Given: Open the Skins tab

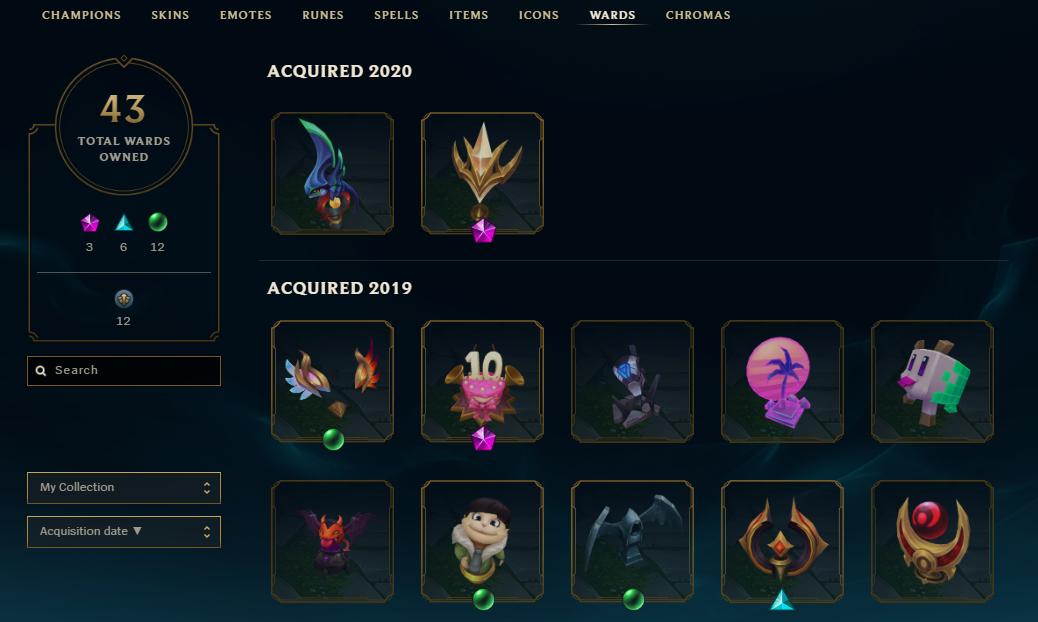Looking at the screenshot, I should [171, 15].
